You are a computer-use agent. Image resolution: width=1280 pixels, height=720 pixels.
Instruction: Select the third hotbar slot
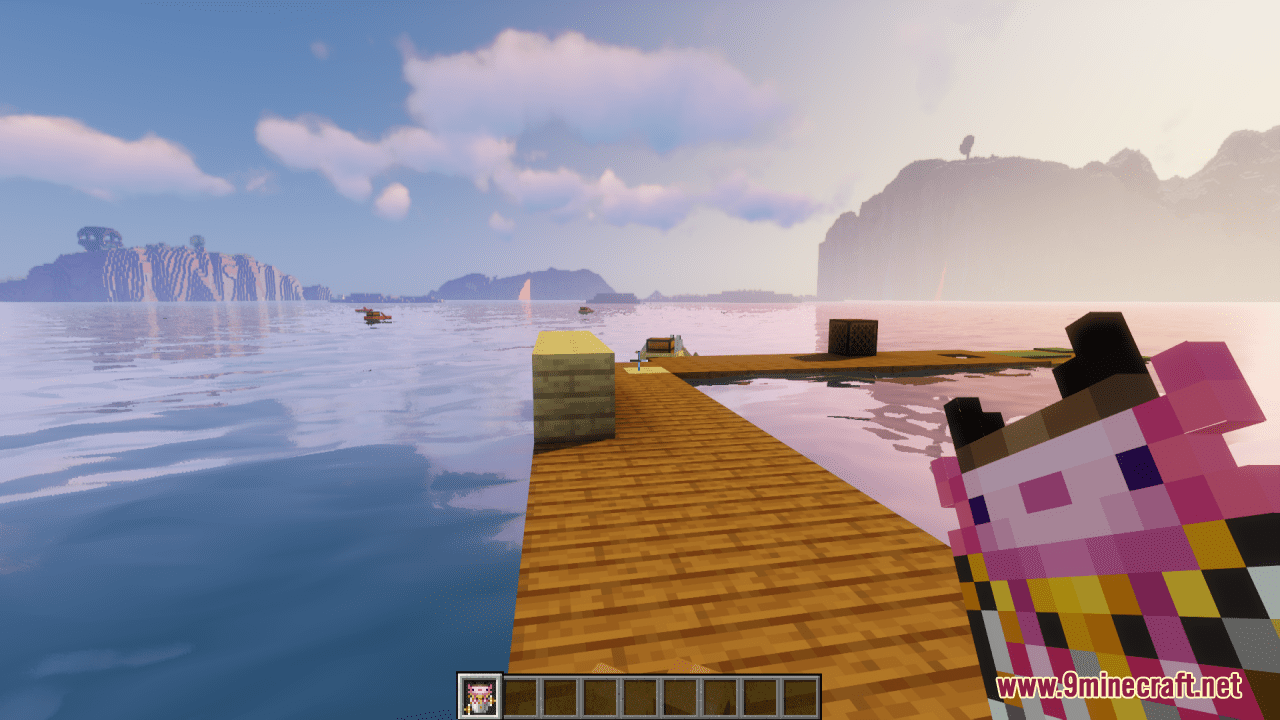coord(561,692)
